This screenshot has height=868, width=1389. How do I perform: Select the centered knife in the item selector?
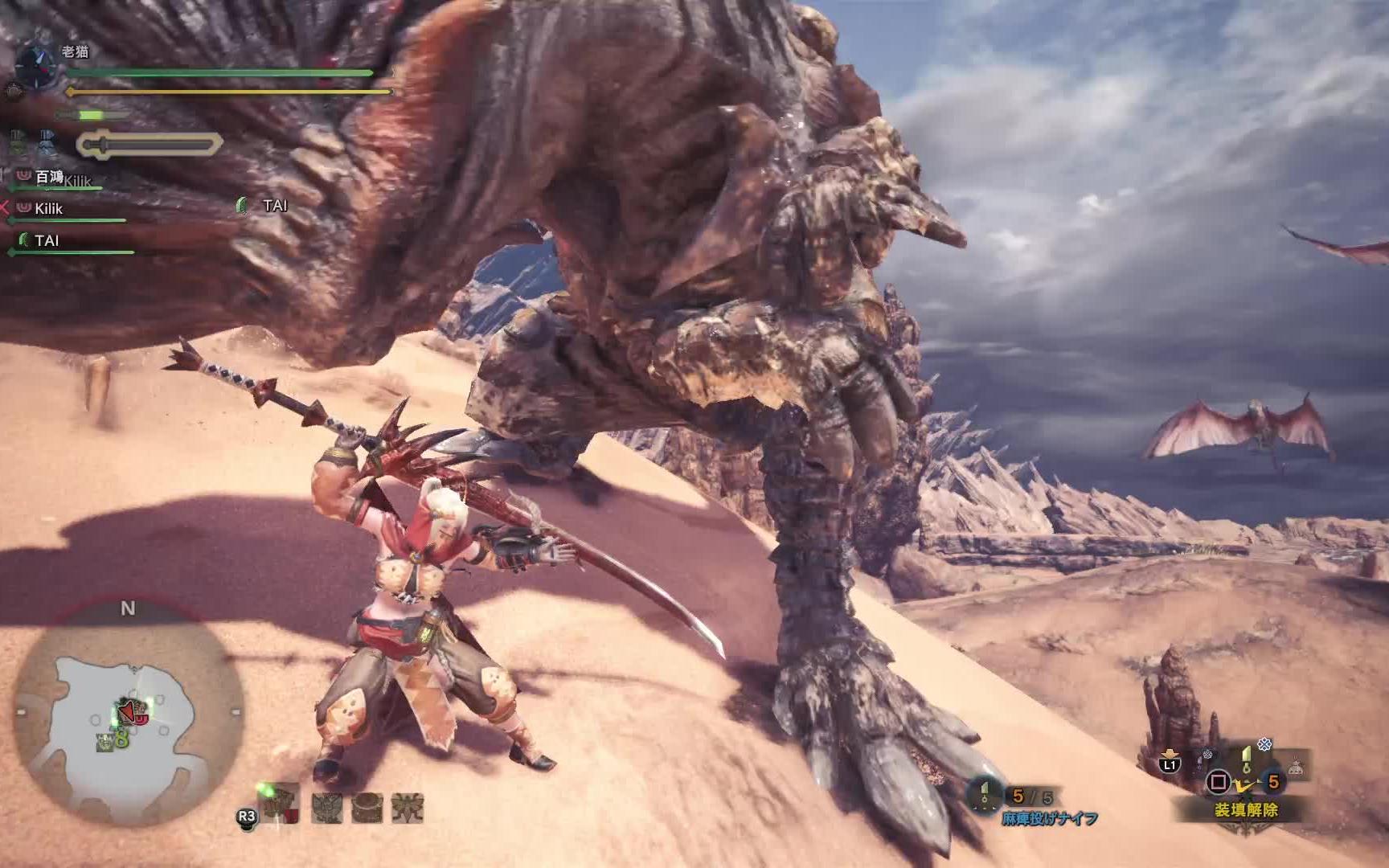click(x=1247, y=759)
